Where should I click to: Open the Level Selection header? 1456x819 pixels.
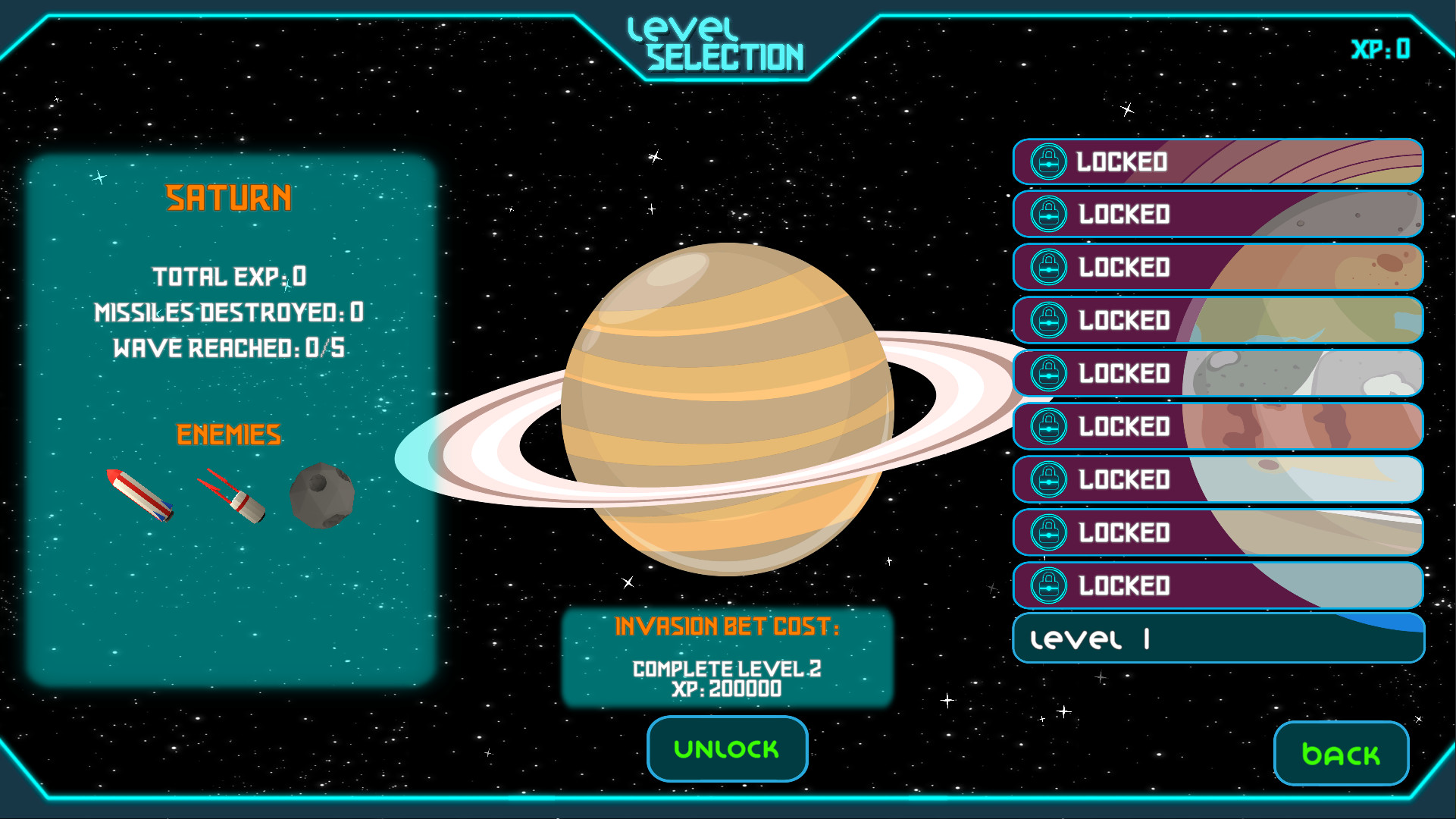(716, 43)
